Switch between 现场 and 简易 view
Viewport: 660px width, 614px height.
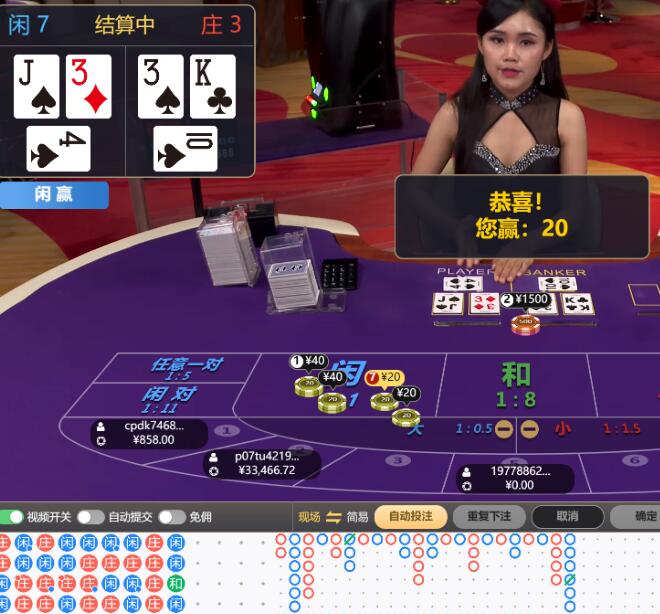point(333,517)
